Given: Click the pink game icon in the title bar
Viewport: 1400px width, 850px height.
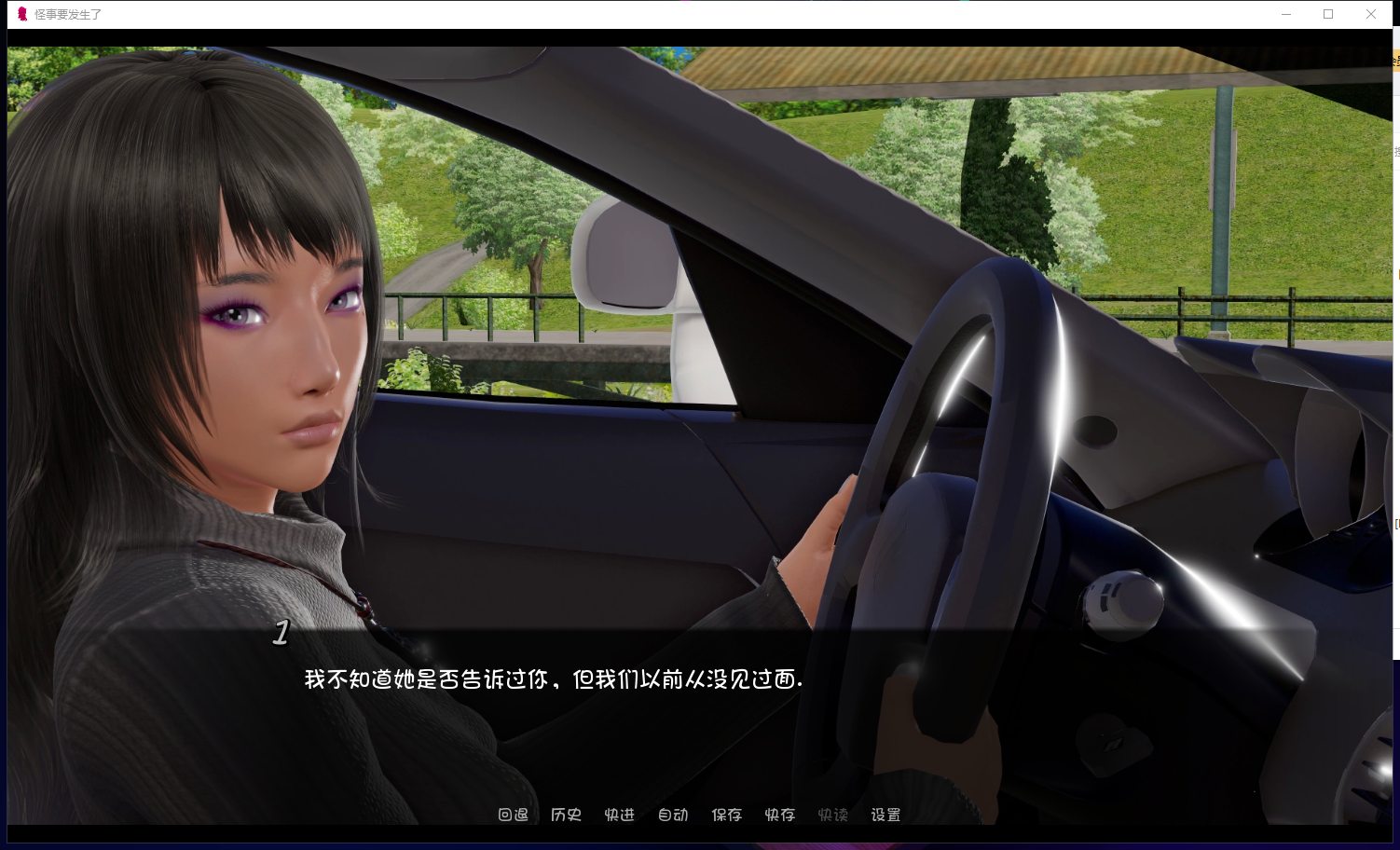Looking at the screenshot, I should [x=21, y=14].
